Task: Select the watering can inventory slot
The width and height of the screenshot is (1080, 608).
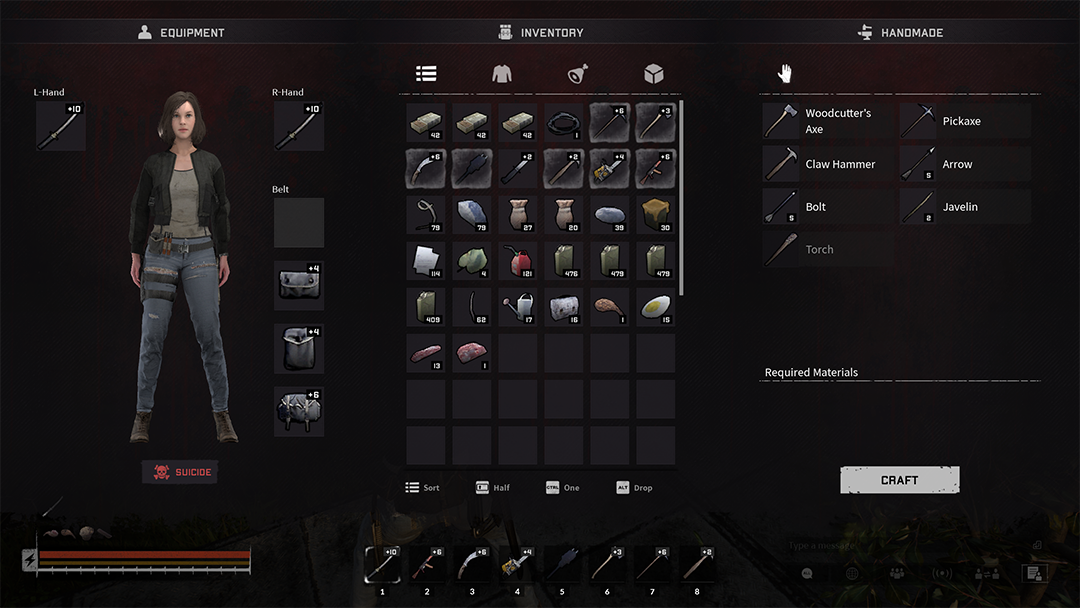Action: (x=518, y=306)
